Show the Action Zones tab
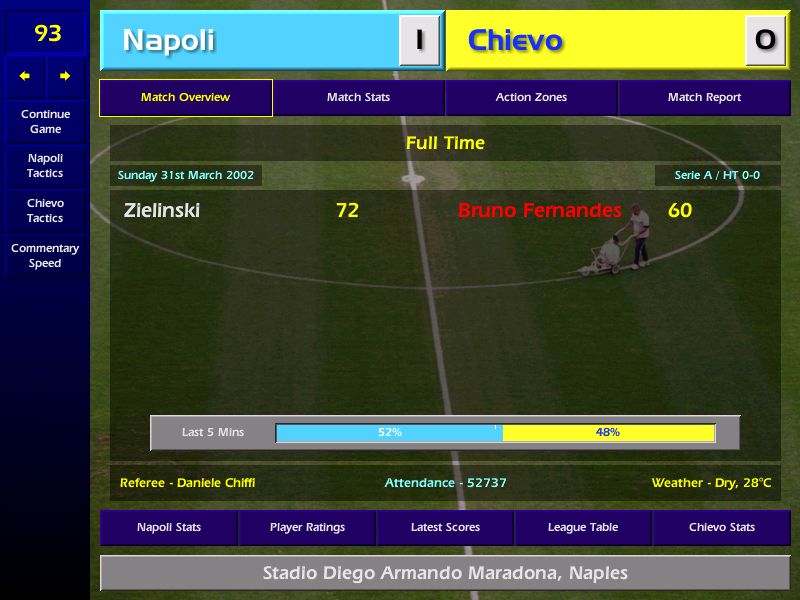 pyautogui.click(x=531, y=98)
